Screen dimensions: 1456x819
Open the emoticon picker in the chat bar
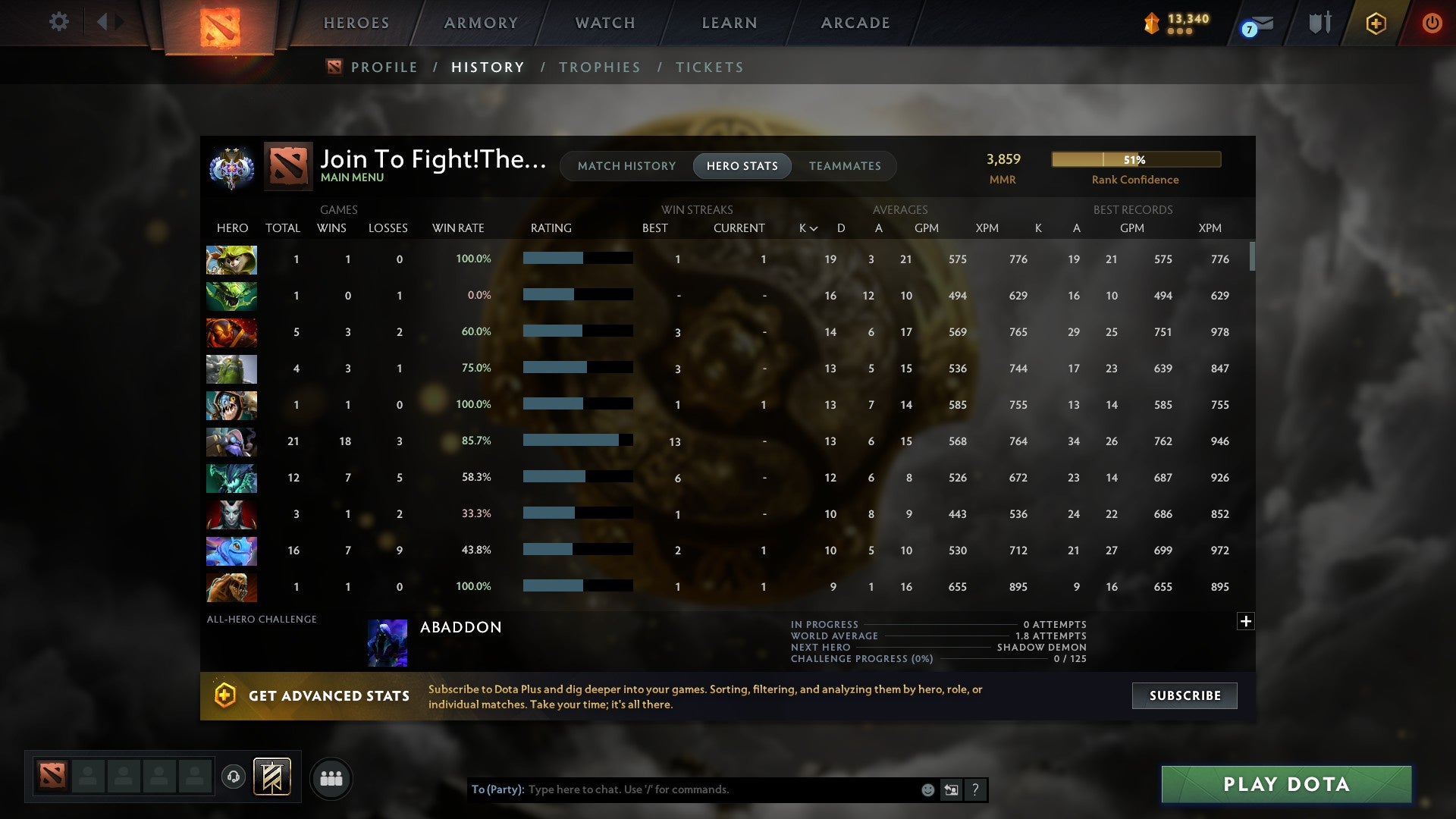coord(927,789)
